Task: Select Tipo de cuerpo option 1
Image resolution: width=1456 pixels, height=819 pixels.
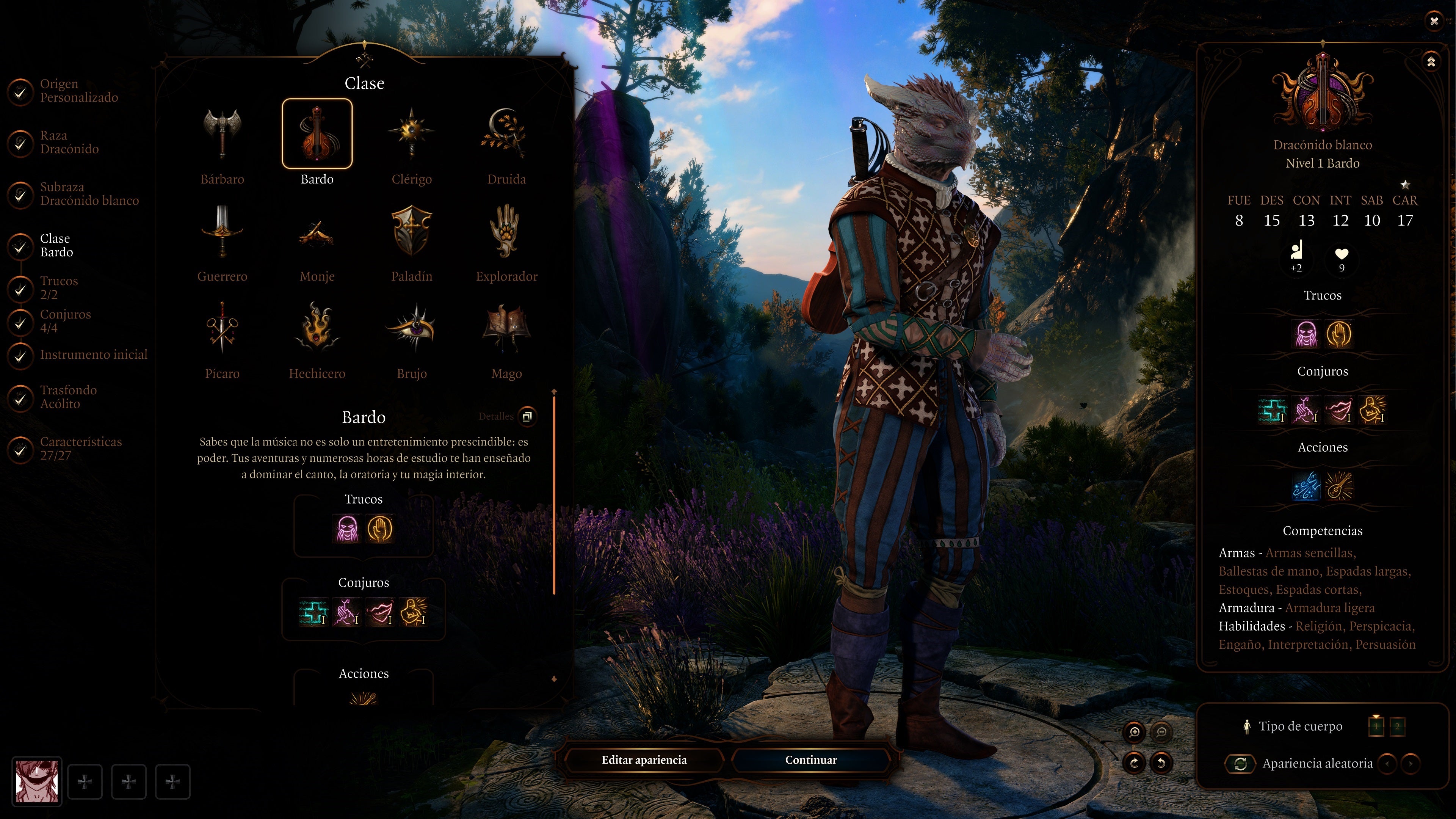Action: pos(1376,728)
